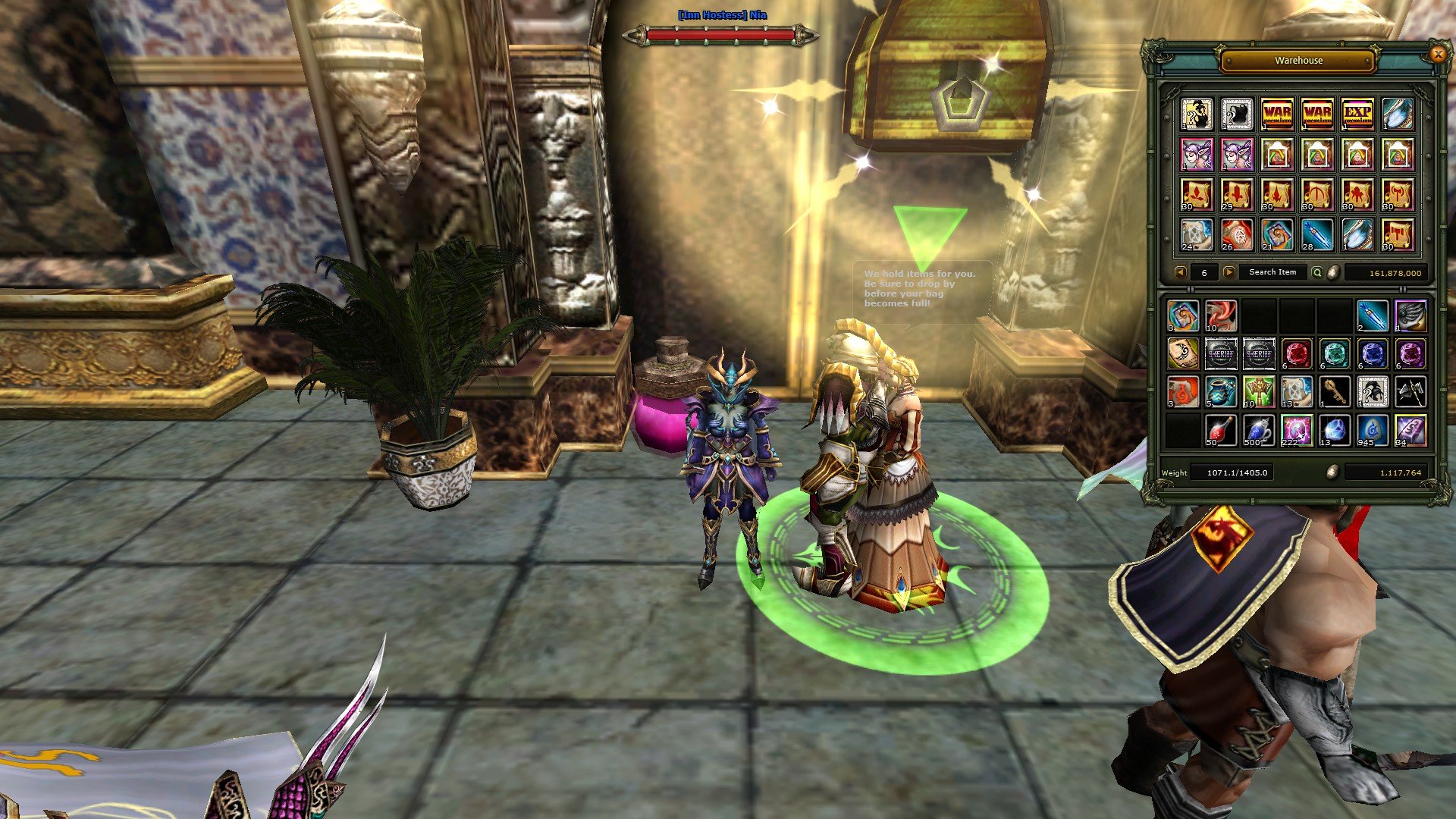Select the red gem in the bag

click(1297, 353)
